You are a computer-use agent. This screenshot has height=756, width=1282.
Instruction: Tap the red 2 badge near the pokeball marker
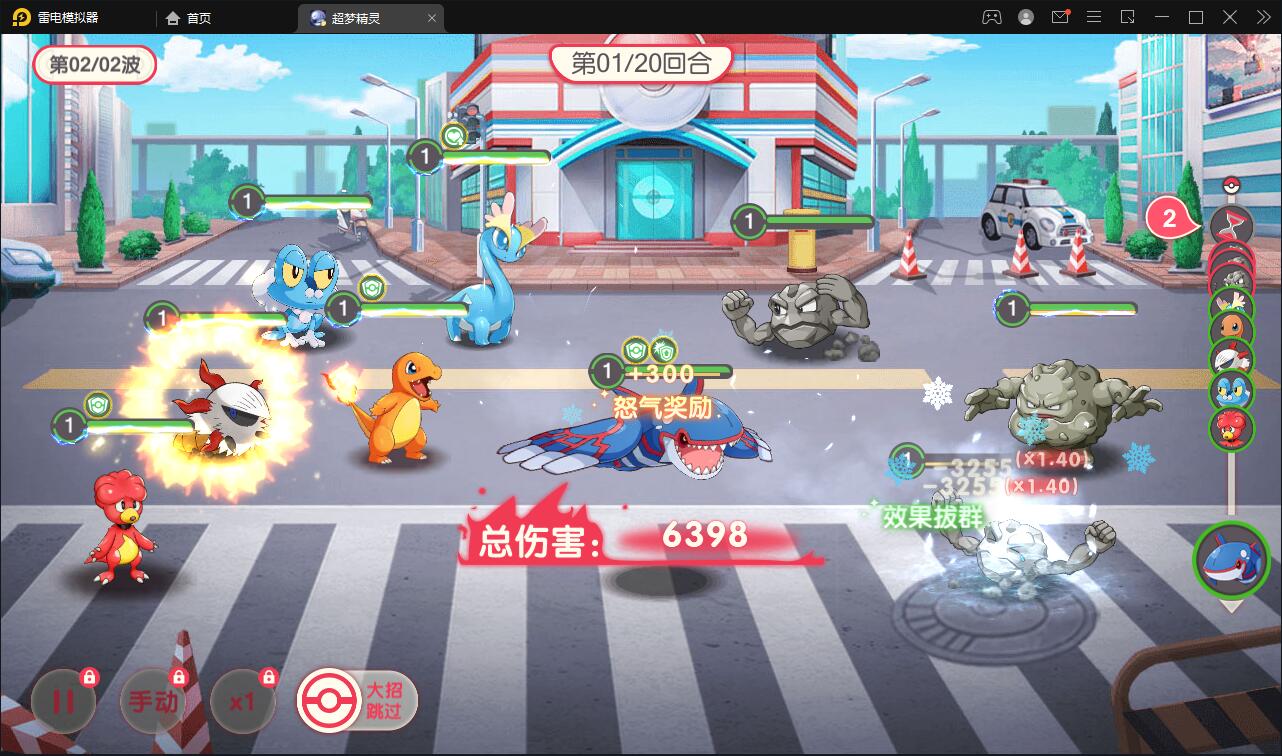point(1168,218)
